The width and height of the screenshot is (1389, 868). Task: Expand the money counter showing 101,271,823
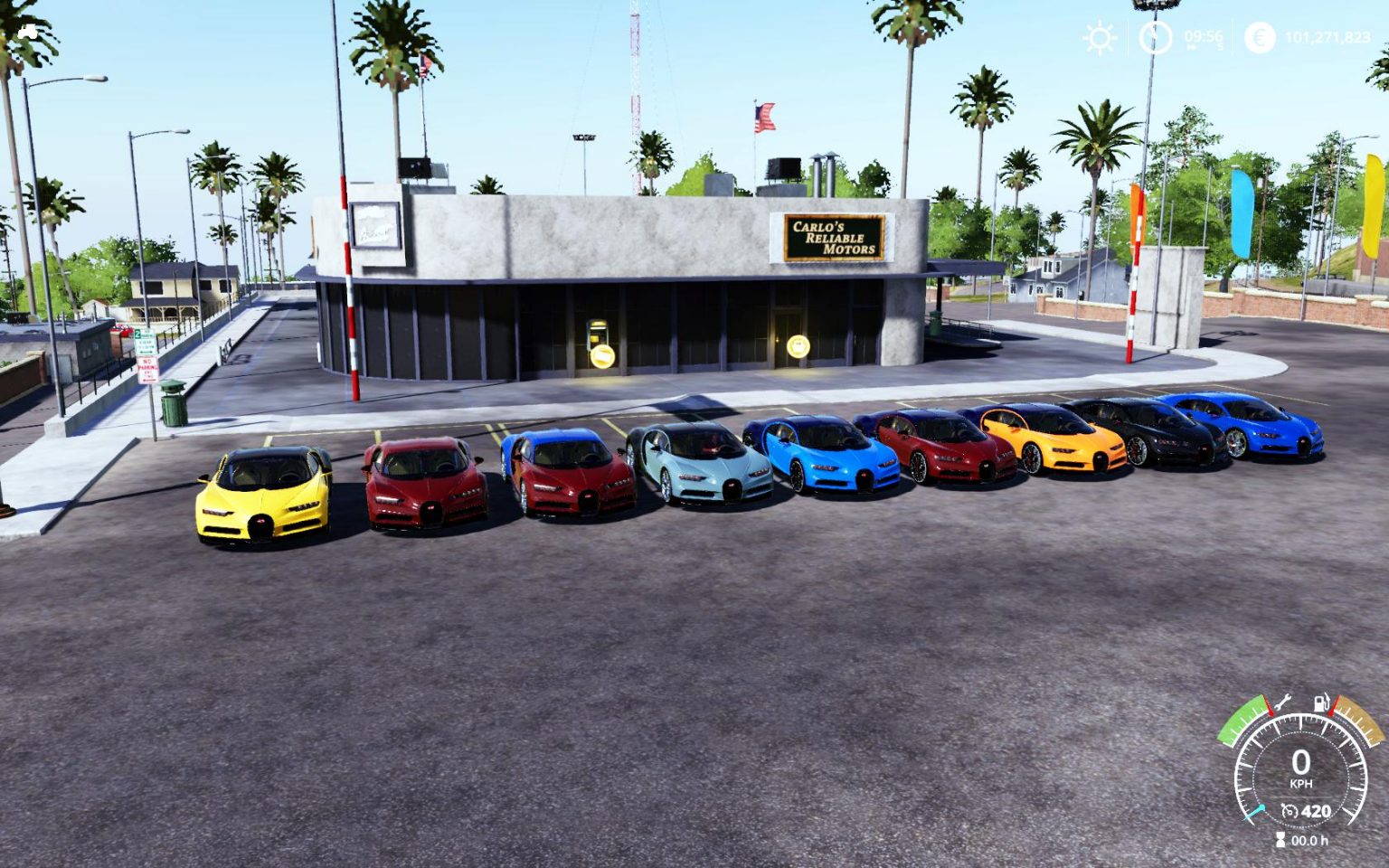click(1329, 37)
